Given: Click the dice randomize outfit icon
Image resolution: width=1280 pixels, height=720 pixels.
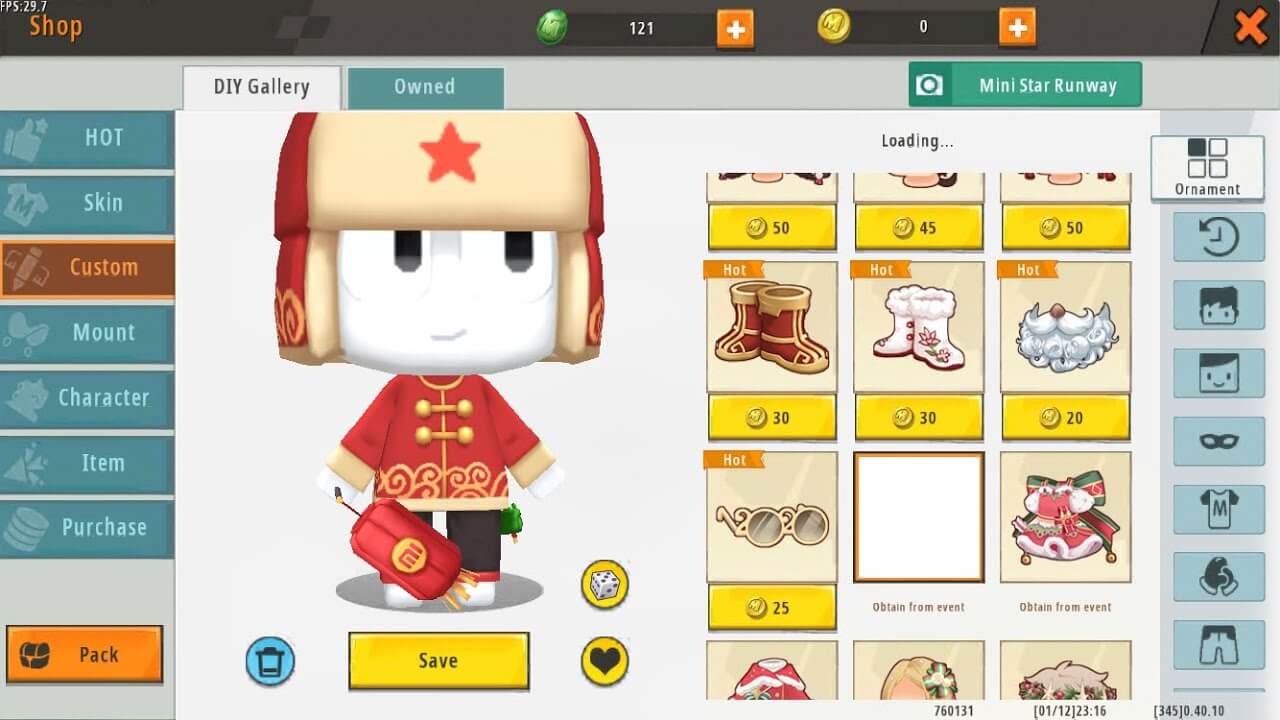Looking at the screenshot, I should (604, 586).
